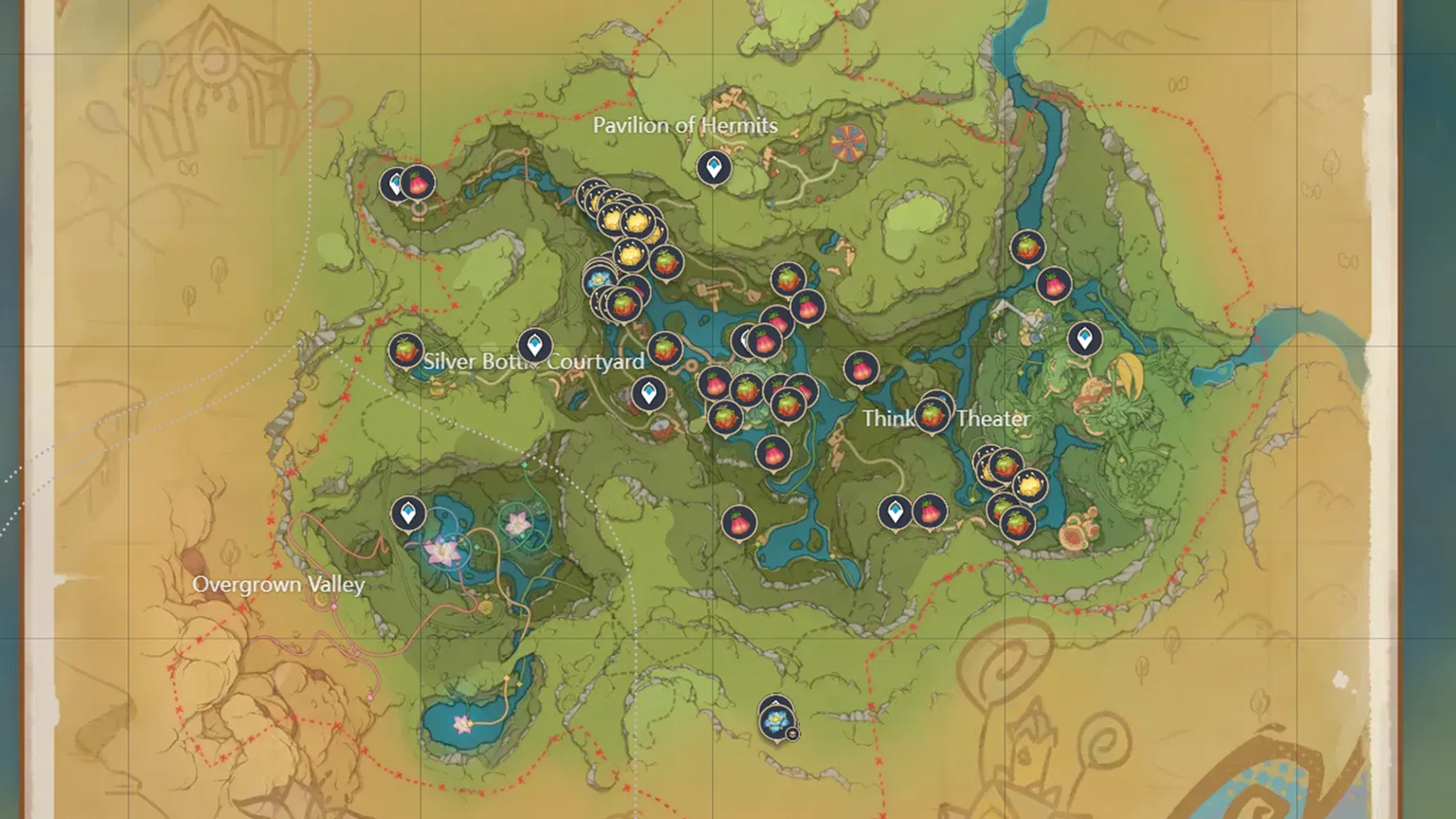Click the teleport waypoint left of Think Theater

tap(894, 513)
